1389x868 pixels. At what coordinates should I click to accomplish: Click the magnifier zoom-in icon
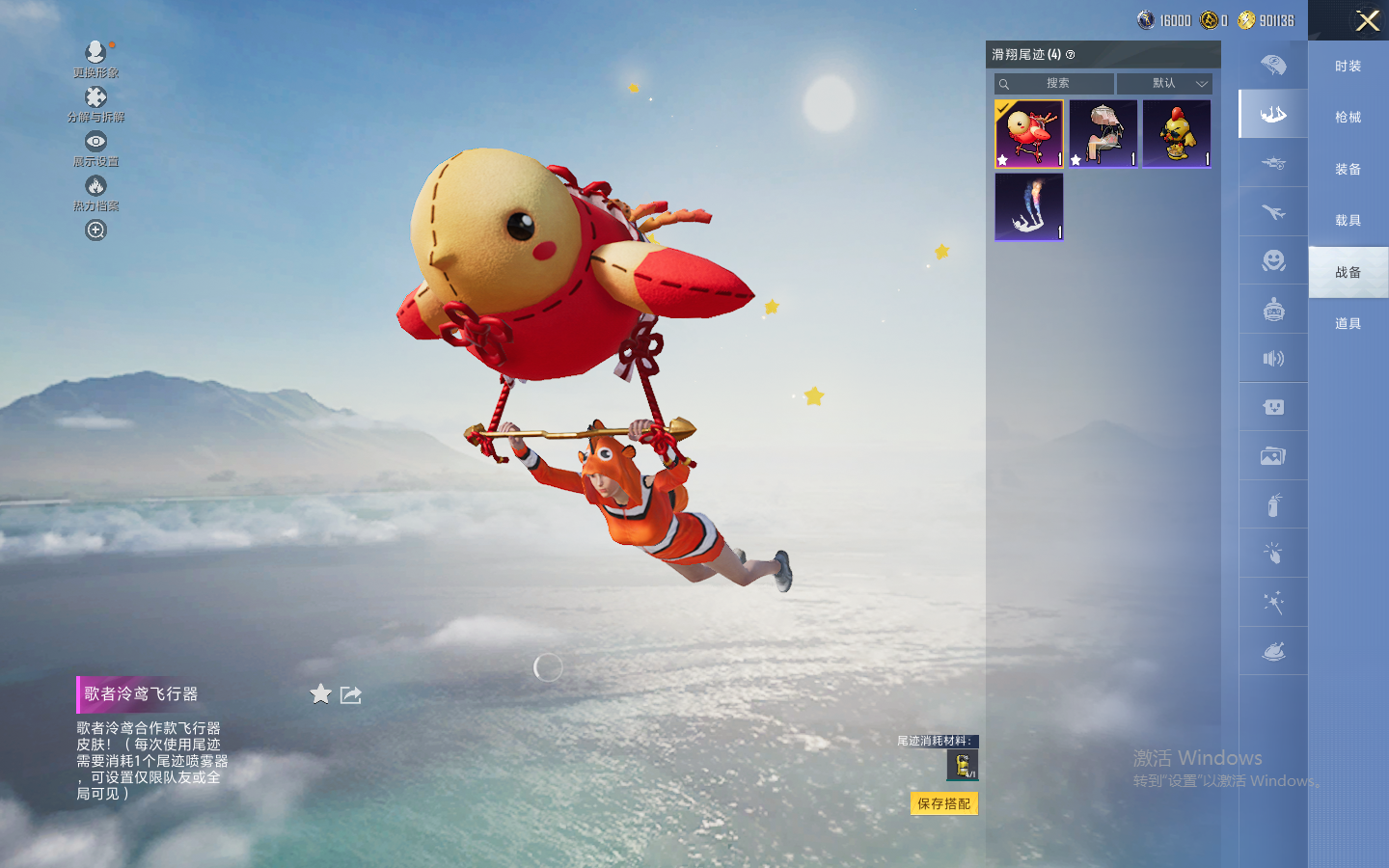tap(95, 231)
